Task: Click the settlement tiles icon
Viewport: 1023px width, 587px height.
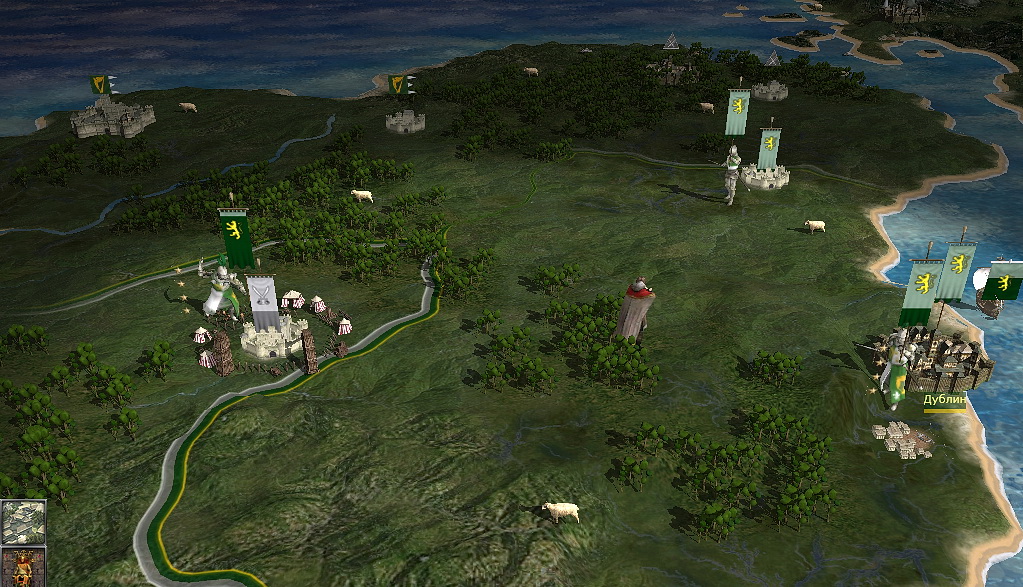Action: tap(22, 521)
